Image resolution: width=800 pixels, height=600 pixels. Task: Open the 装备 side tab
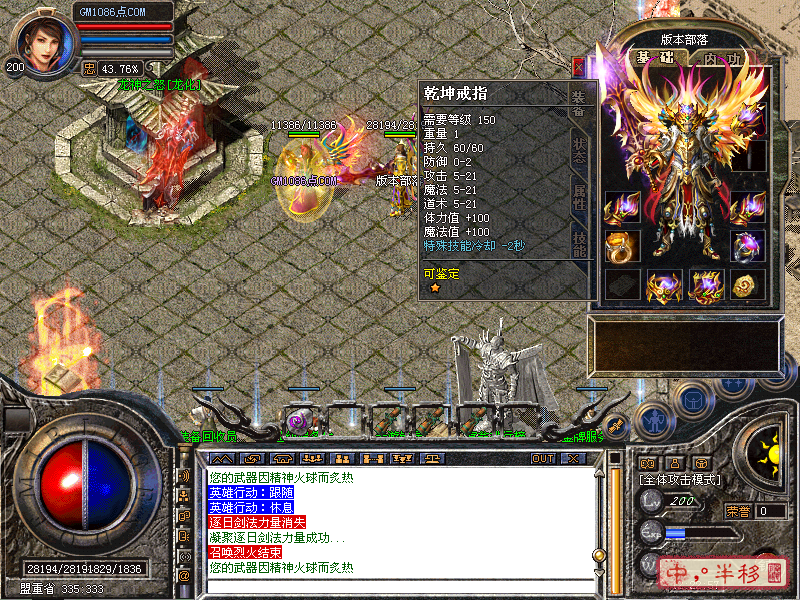click(579, 103)
